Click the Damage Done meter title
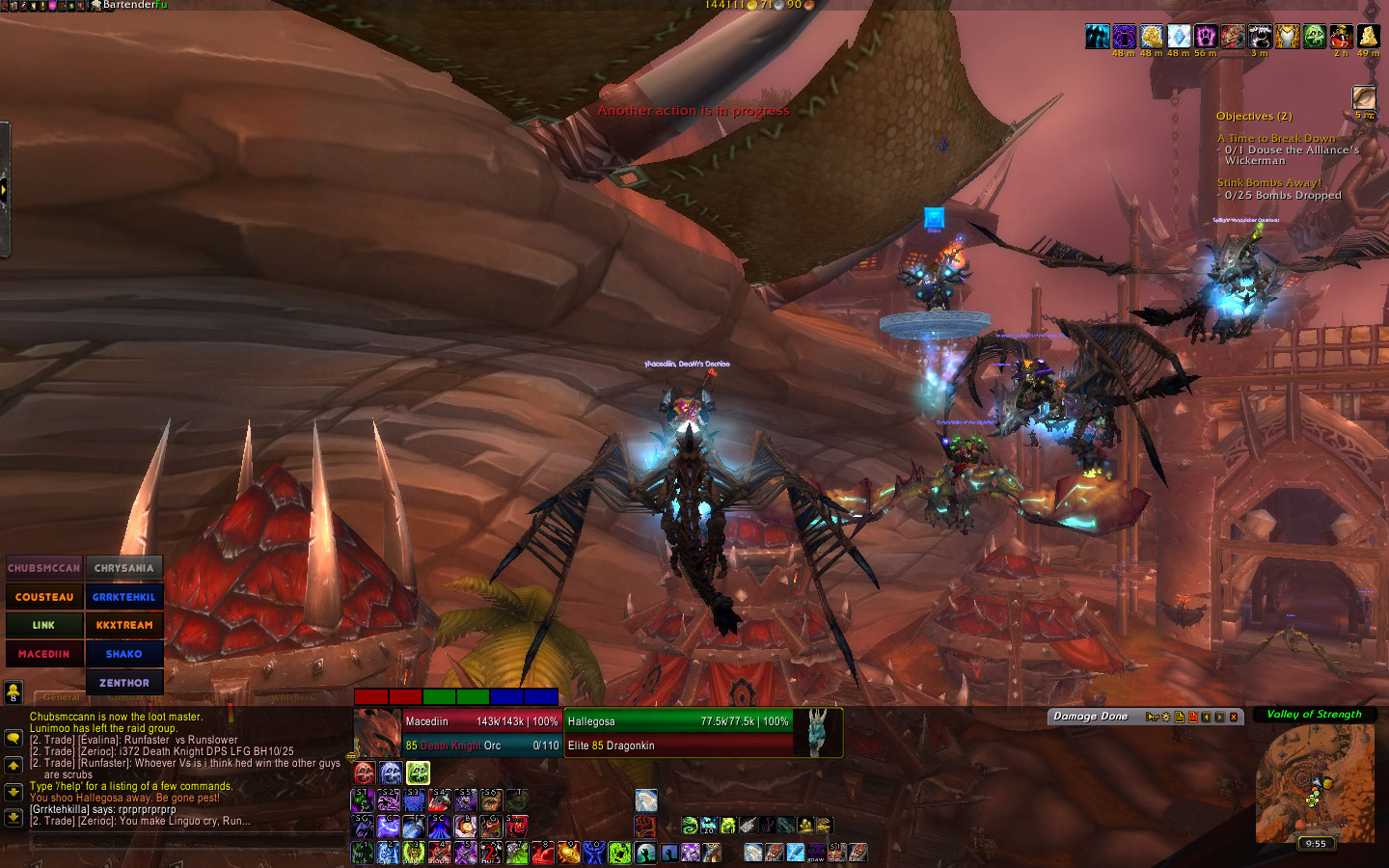Screen dimensions: 1389x868 pos(1090,717)
